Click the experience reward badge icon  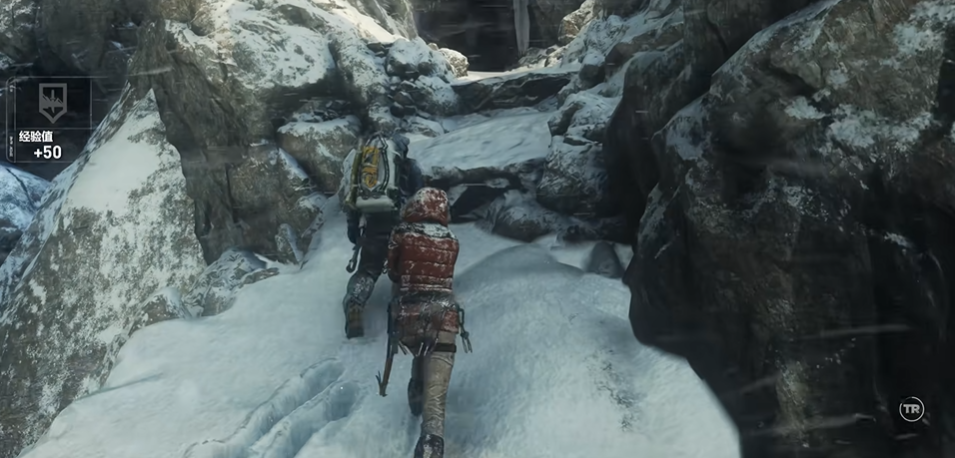[52, 102]
